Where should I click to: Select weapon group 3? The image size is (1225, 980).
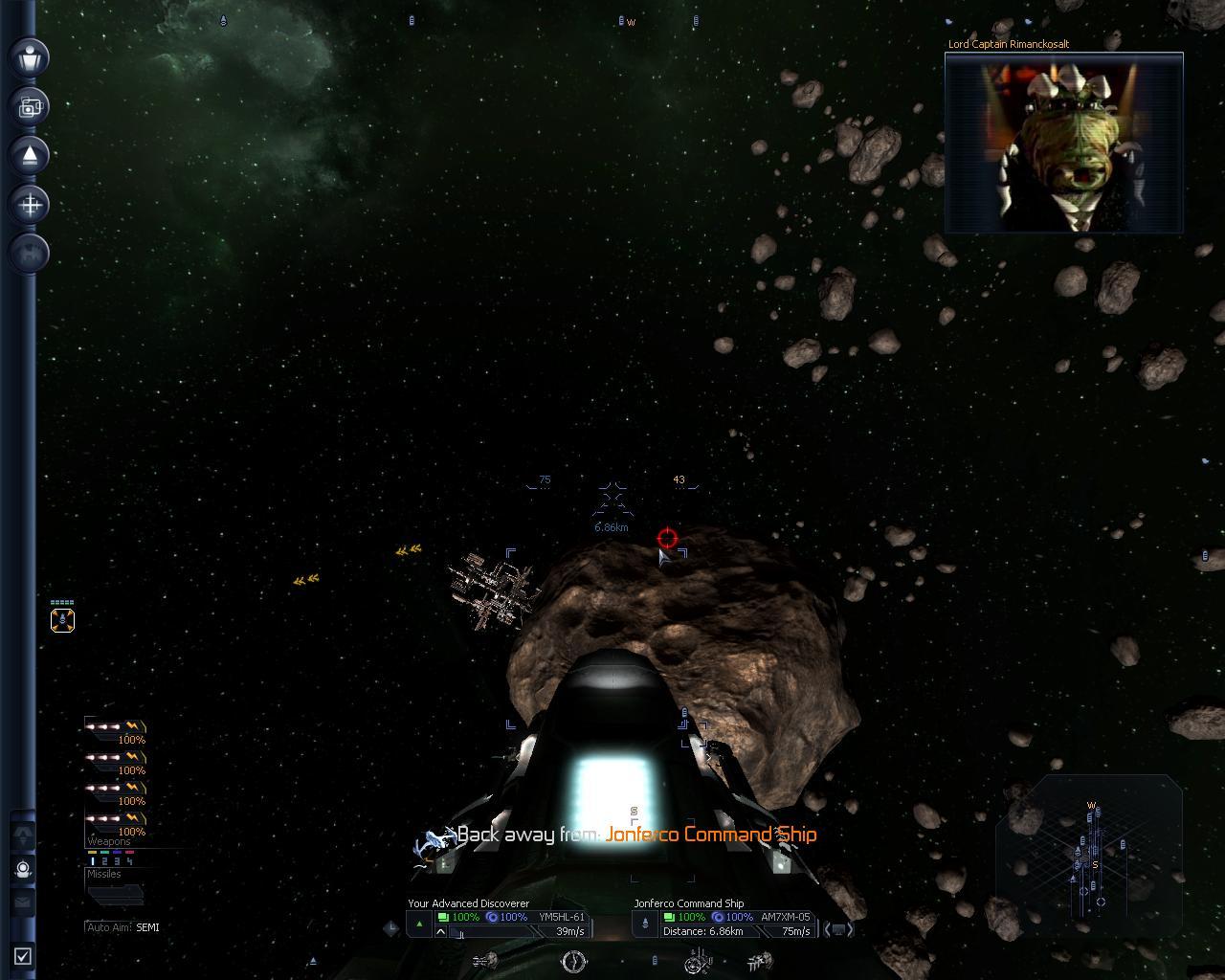coord(117,861)
